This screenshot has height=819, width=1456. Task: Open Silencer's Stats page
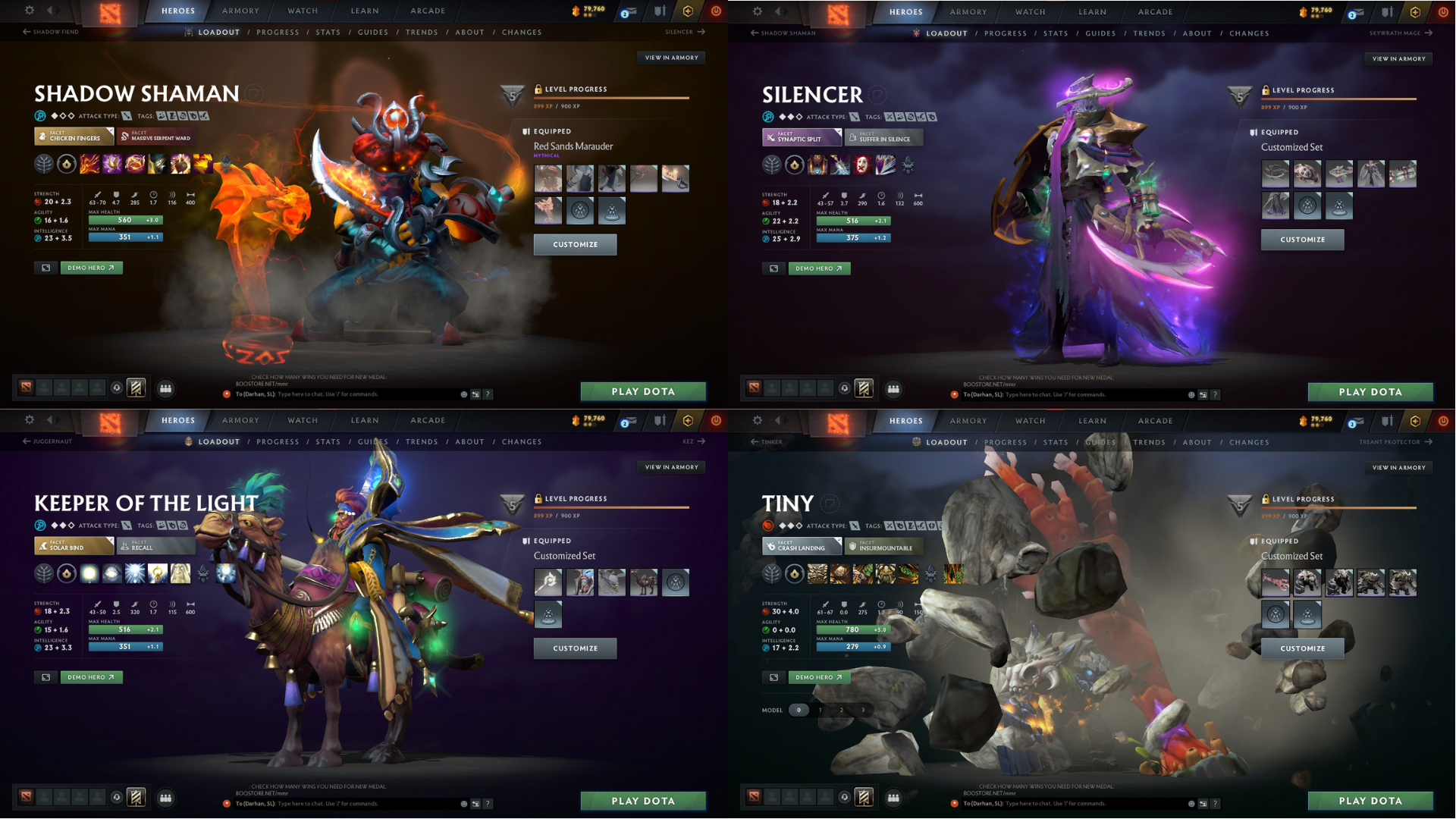pyautogui.click(x=1056, y=33)
